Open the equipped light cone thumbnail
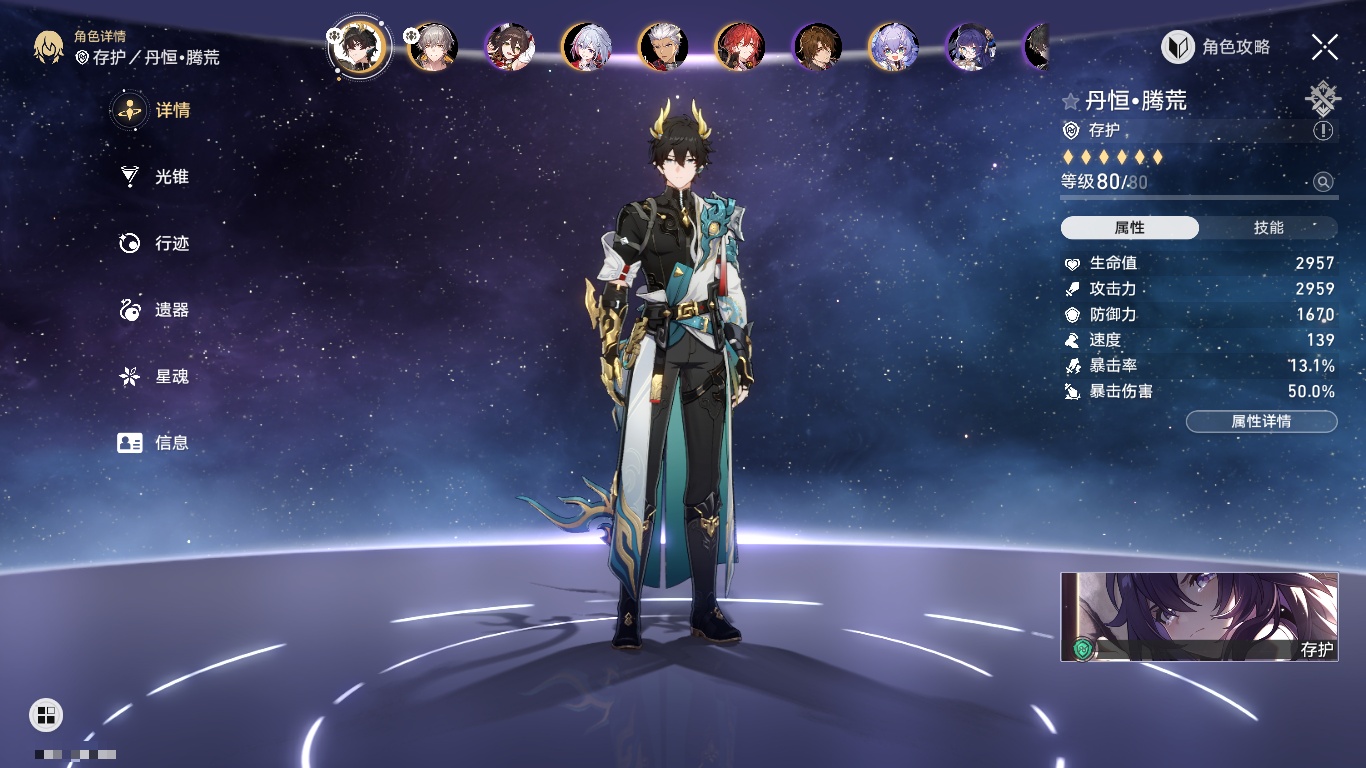The width and height of the screenshot is (1366, 768). [x=1199, y=617]
